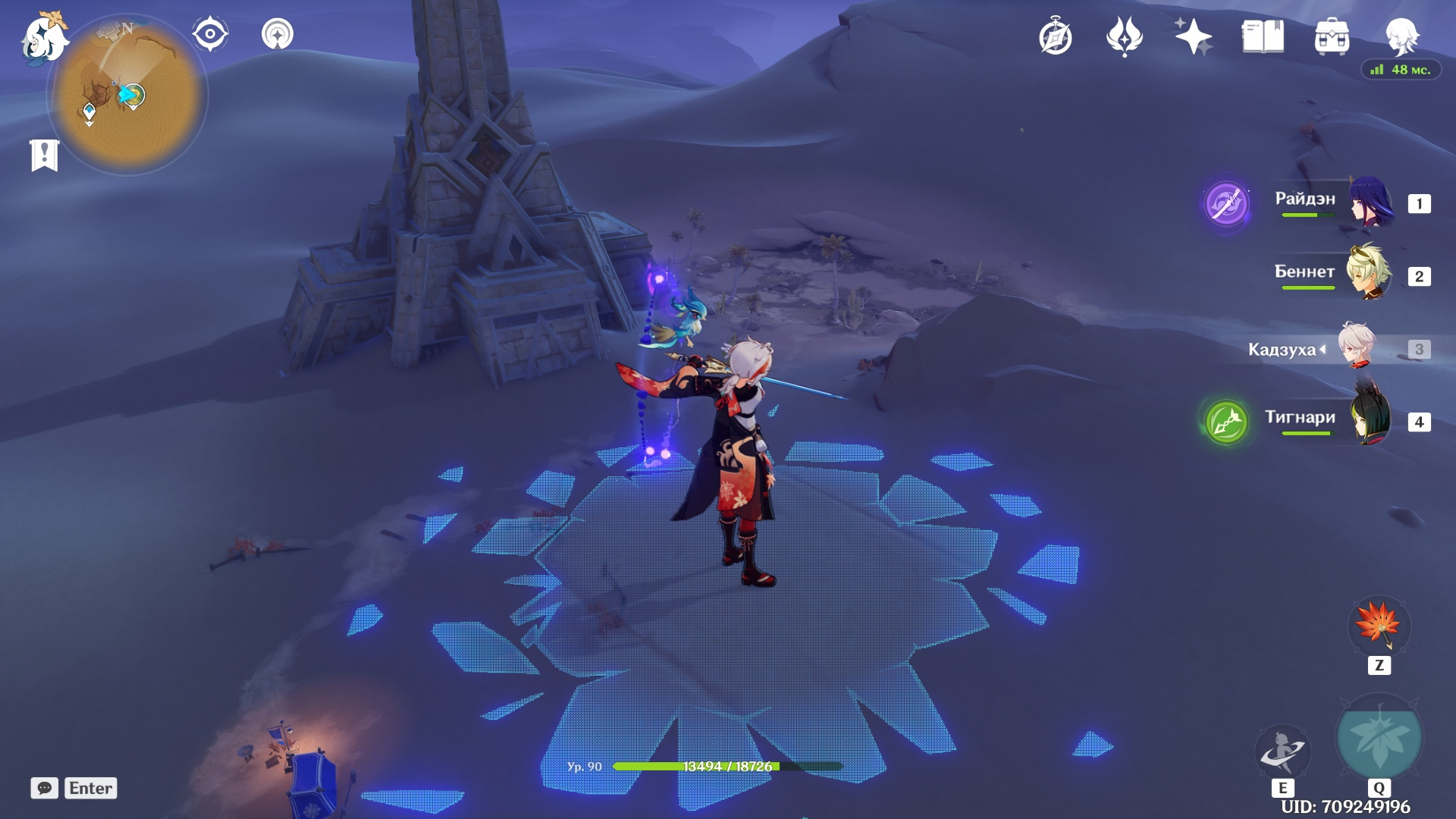
Task: Activate Тигнари's green elemental burst icon
Action: 1226,422
